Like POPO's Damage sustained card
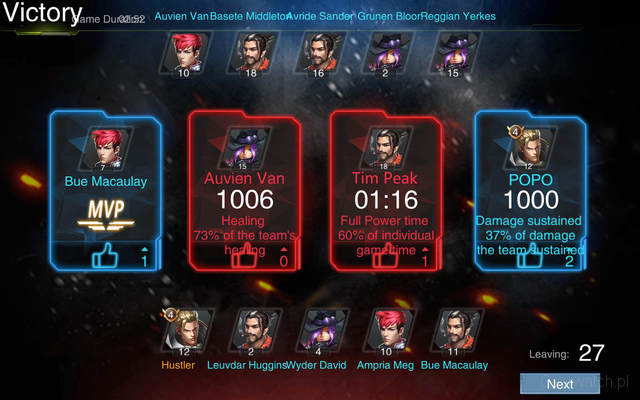Viewport: 640px width, 400px height. 530,257
